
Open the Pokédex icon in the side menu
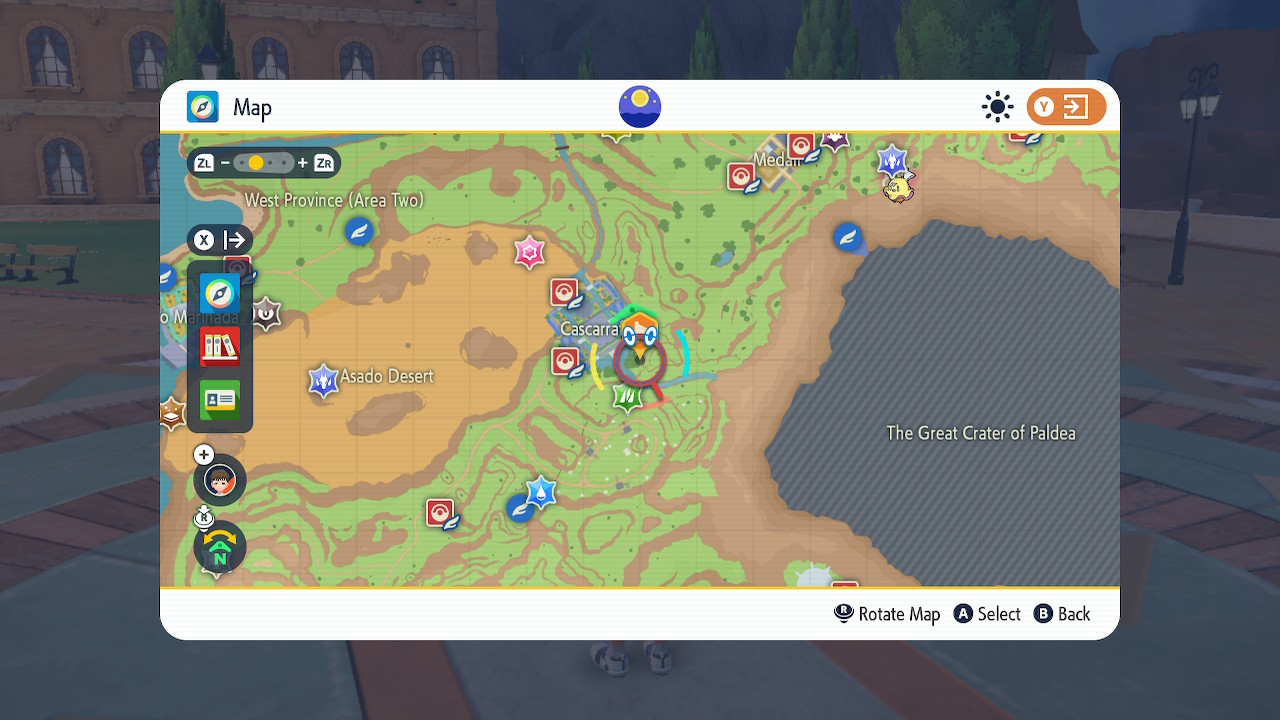pyautogui.click(x=219, y=347)
